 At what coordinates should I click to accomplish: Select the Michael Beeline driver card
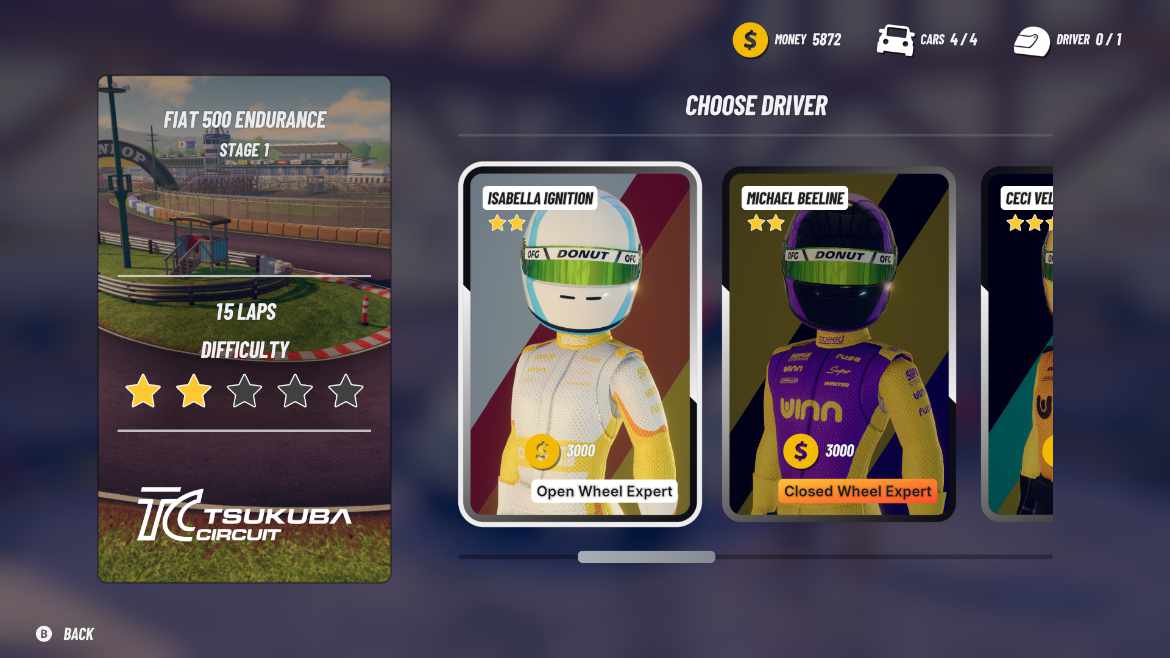pyautogui.click(x=838, y=345)
